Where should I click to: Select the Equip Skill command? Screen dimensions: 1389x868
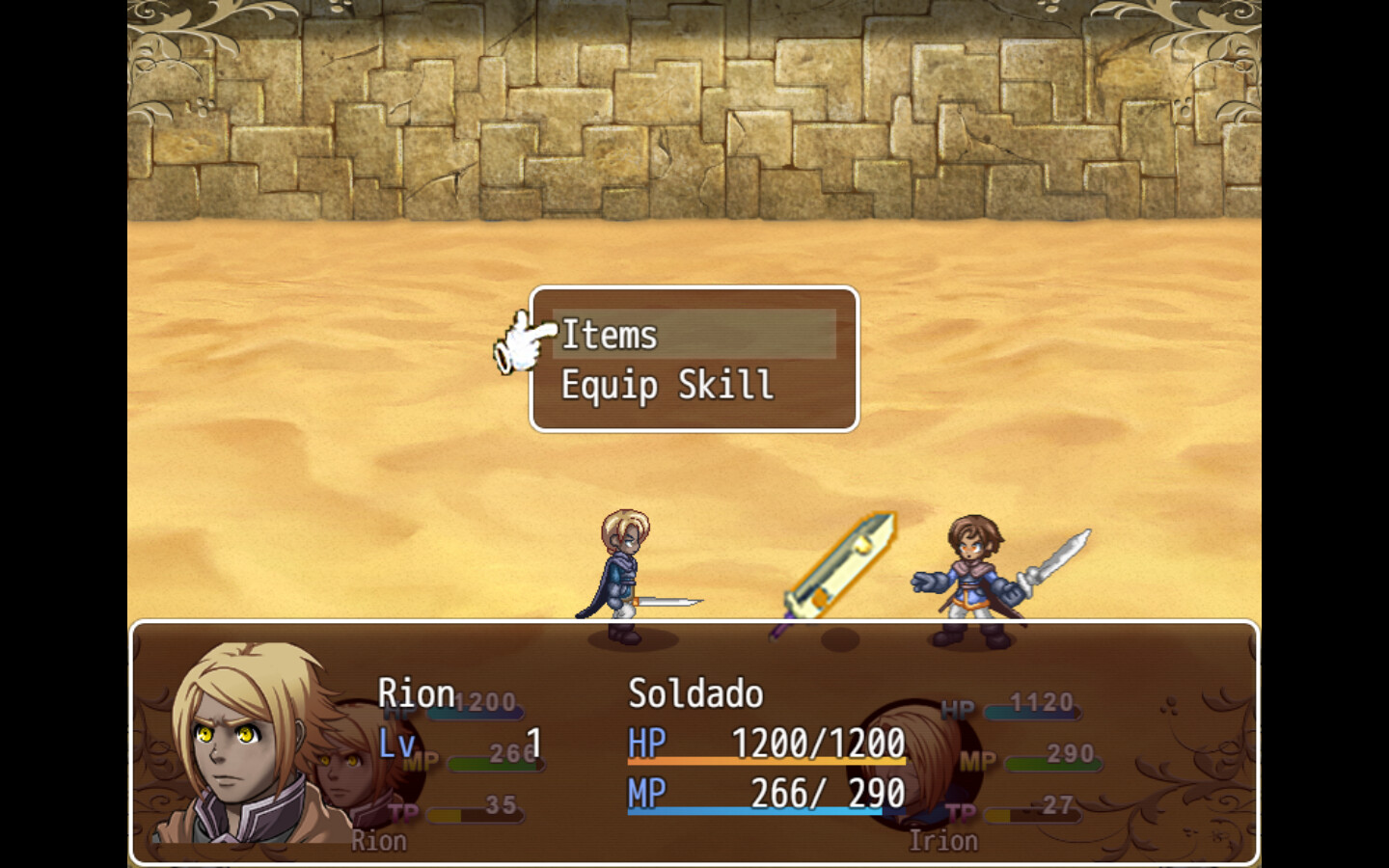click(666, 384)
